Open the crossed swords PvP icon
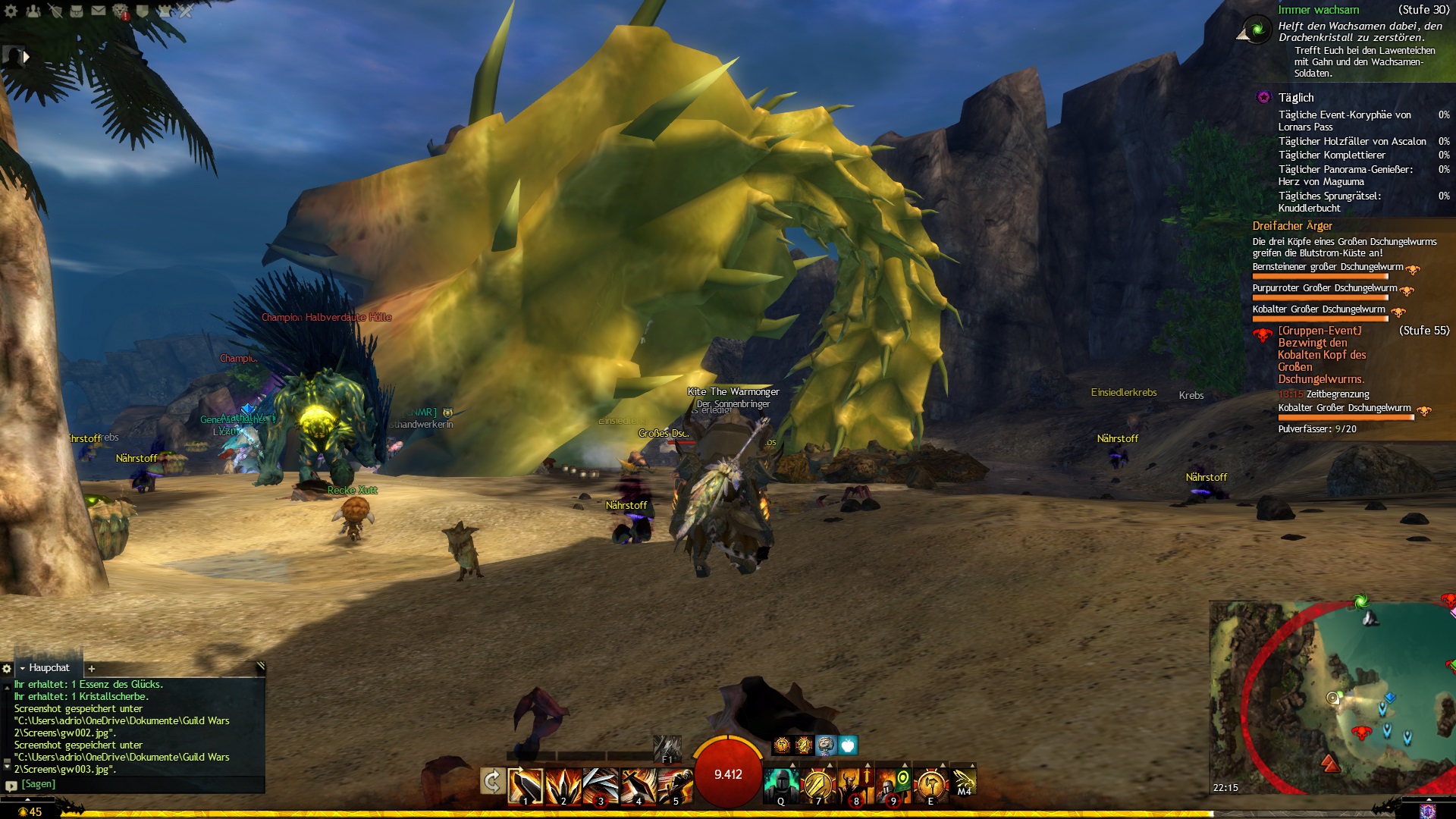The height and width of the screenshot is (819, 1456). [x=185, y=11]
